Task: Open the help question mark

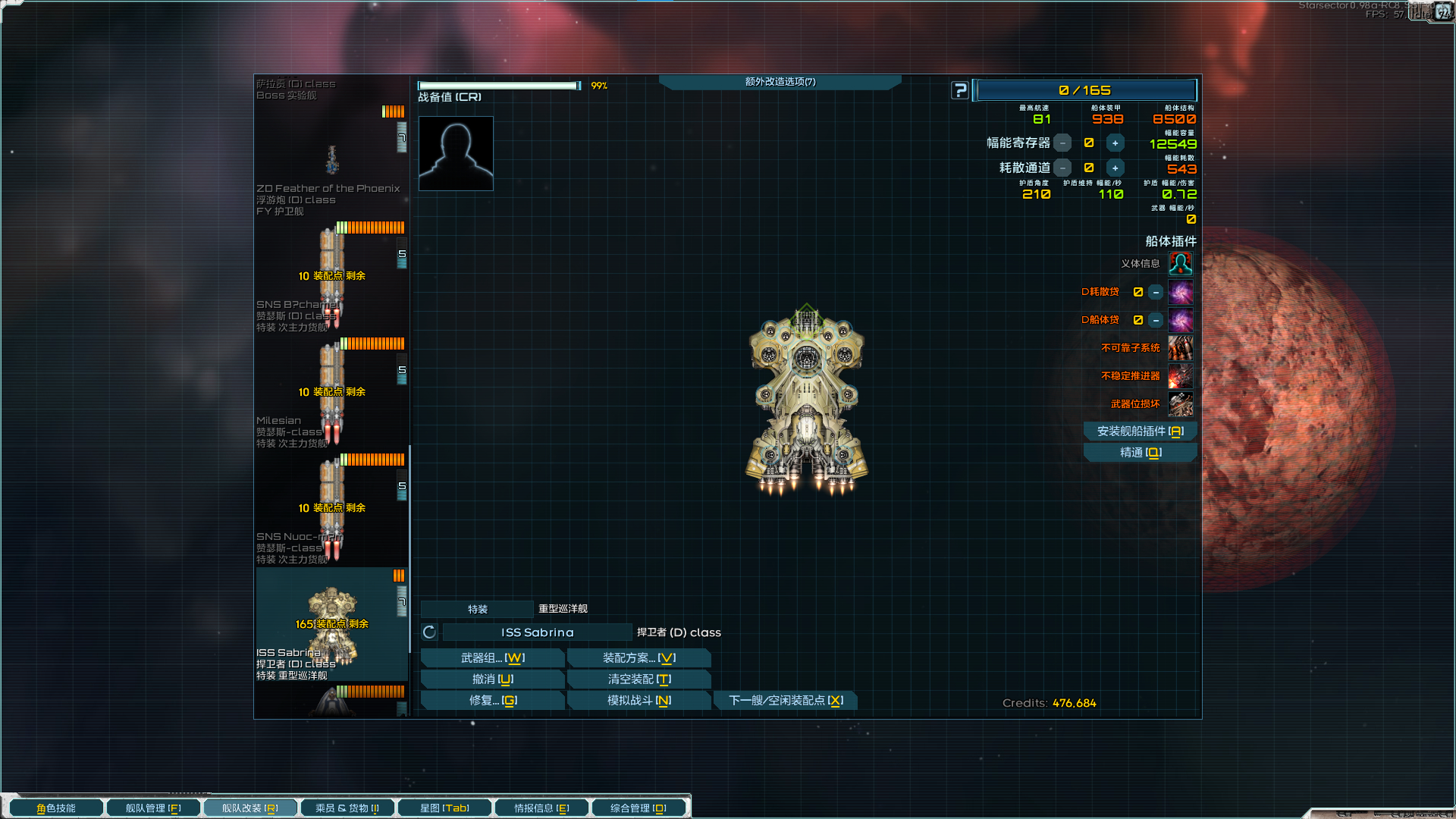Action: coord(960,90)
